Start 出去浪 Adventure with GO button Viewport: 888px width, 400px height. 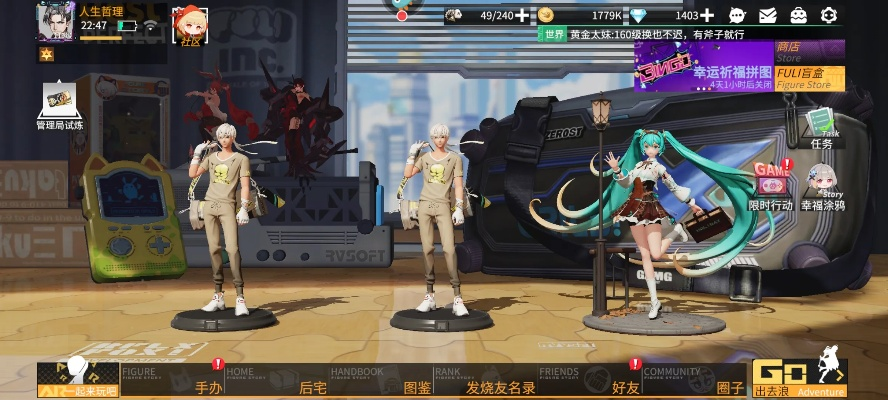(x=799, y=378)
